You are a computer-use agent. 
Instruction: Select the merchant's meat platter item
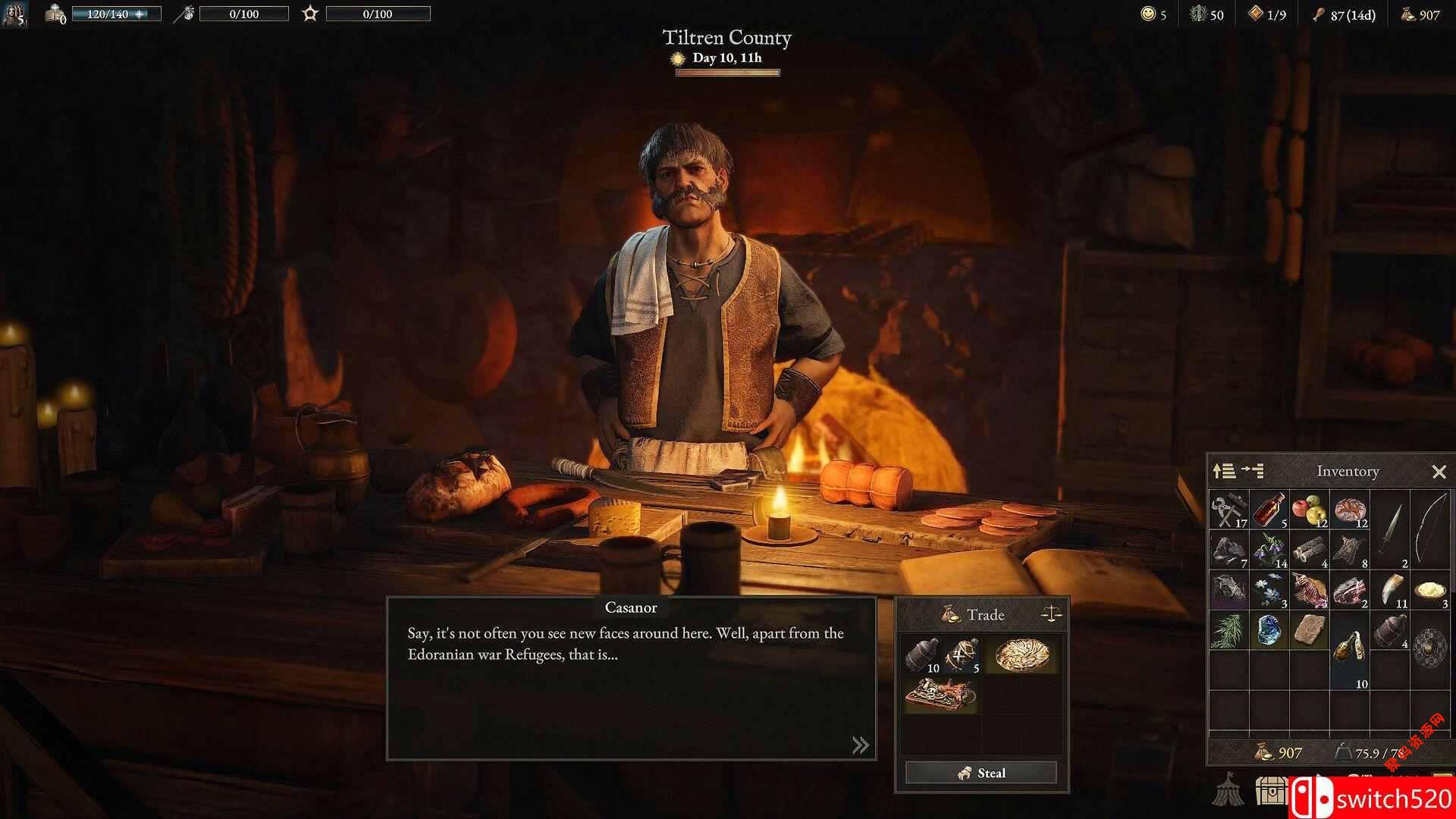(941, 695)
